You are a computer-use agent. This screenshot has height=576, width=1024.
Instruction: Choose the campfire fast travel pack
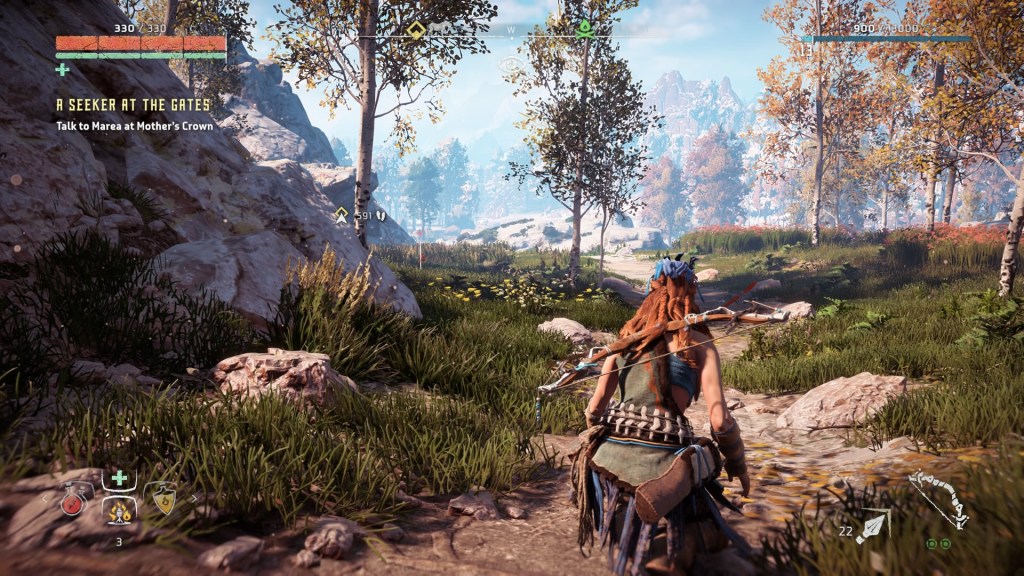click(x=119, y=511)
